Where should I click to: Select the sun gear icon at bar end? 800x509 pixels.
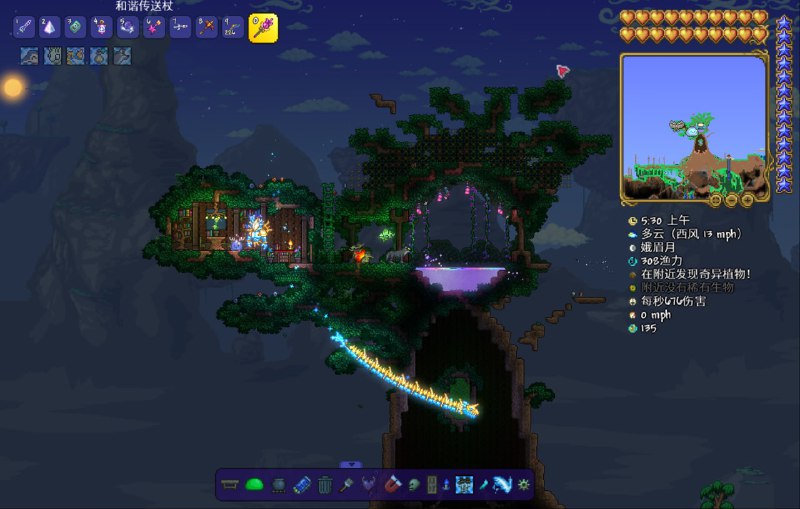[522, 485]
